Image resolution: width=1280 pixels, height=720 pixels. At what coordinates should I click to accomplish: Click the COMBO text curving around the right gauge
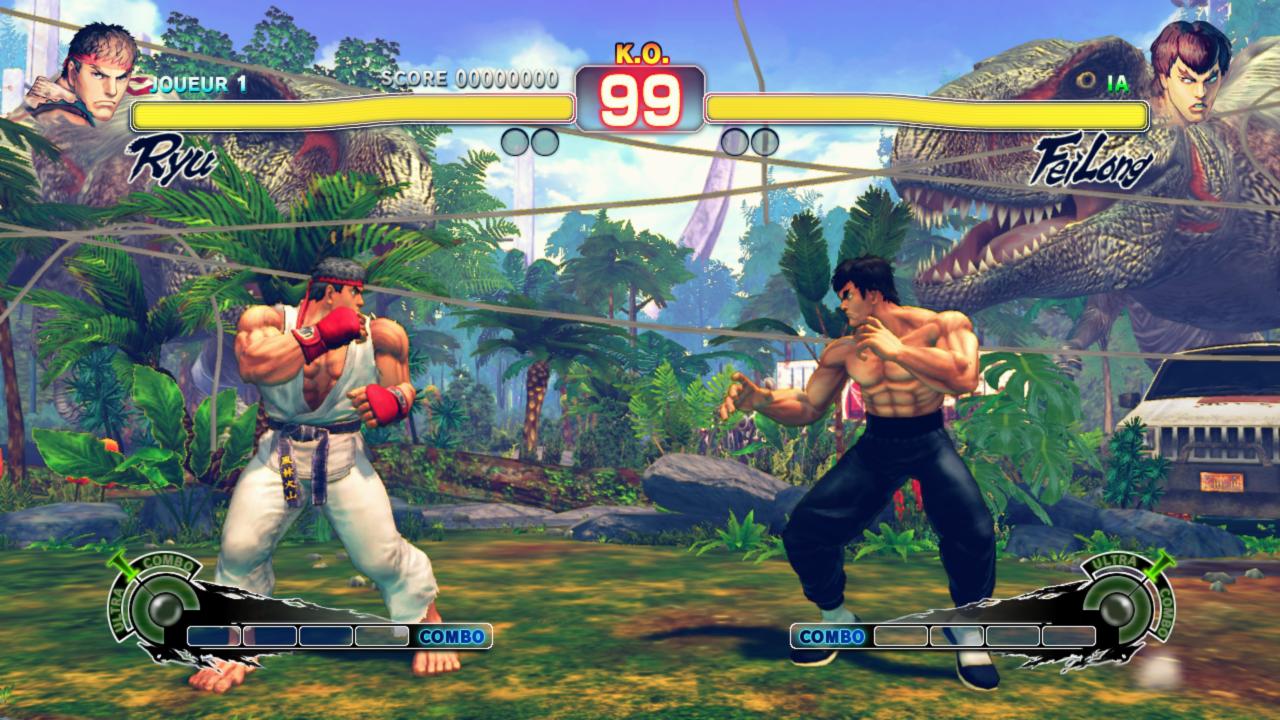click(x=1164, y=612)
